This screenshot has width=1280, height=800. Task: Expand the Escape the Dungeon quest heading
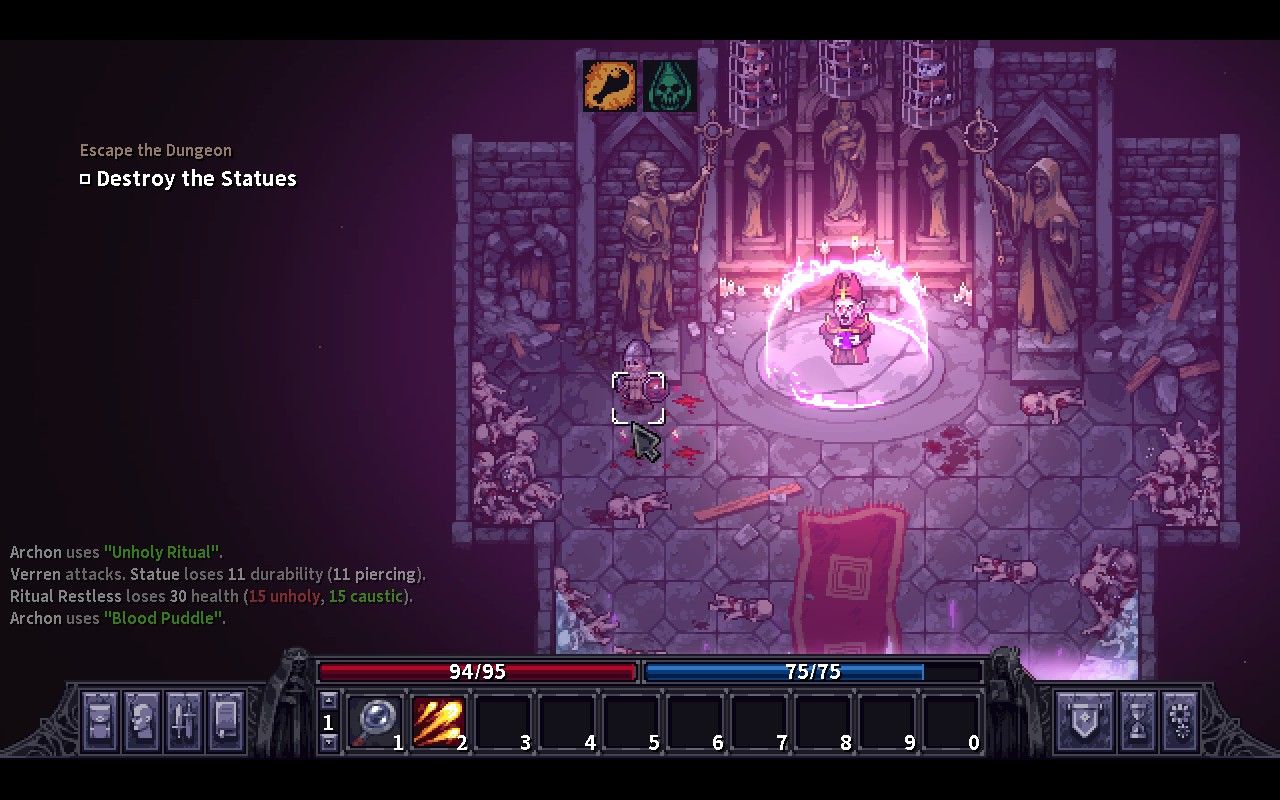point(155,149)
